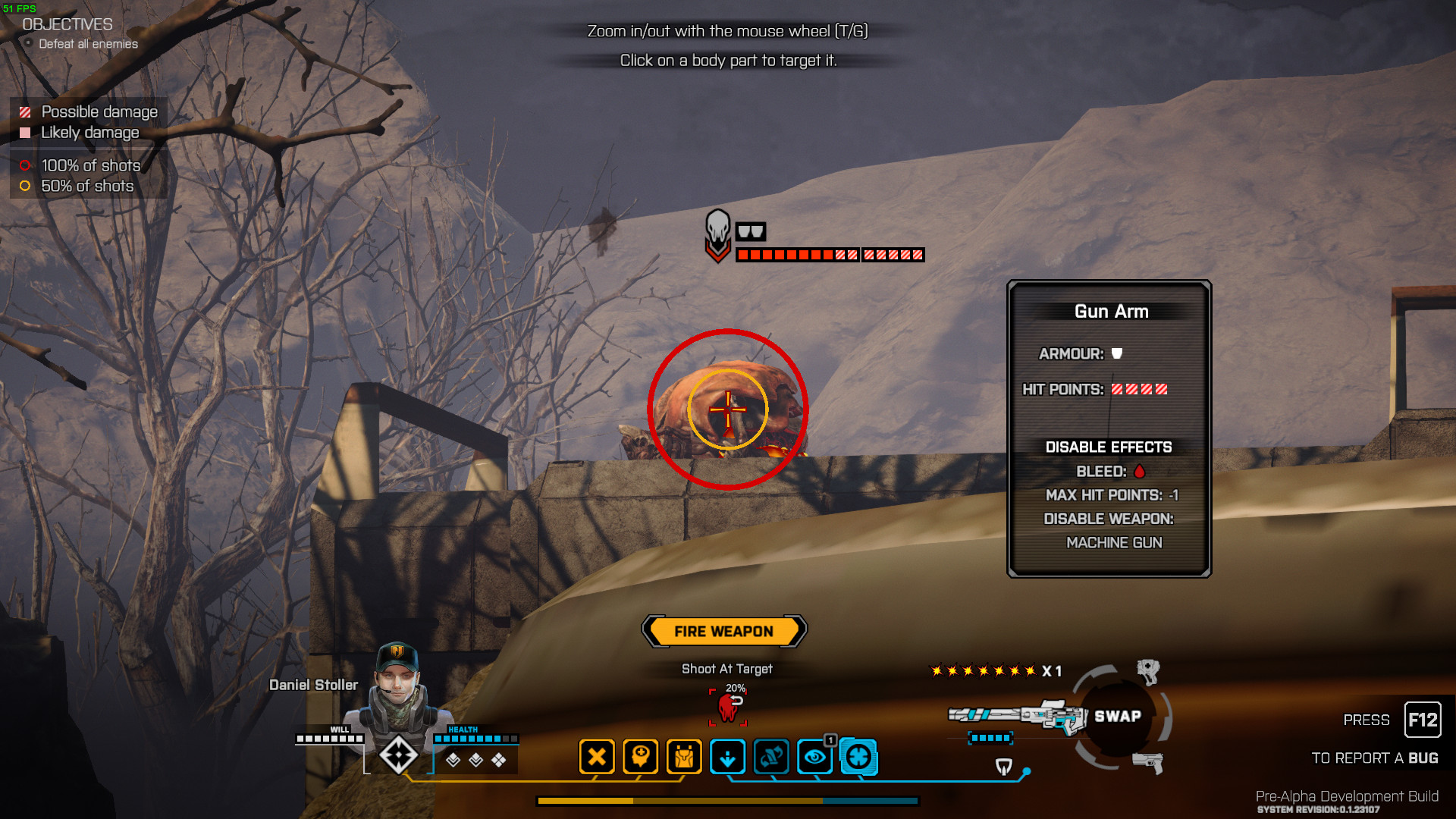Swap weapons with the SWAP button
The width and height of the screenshot is (1456, 819).
(x=1117, y=717)
